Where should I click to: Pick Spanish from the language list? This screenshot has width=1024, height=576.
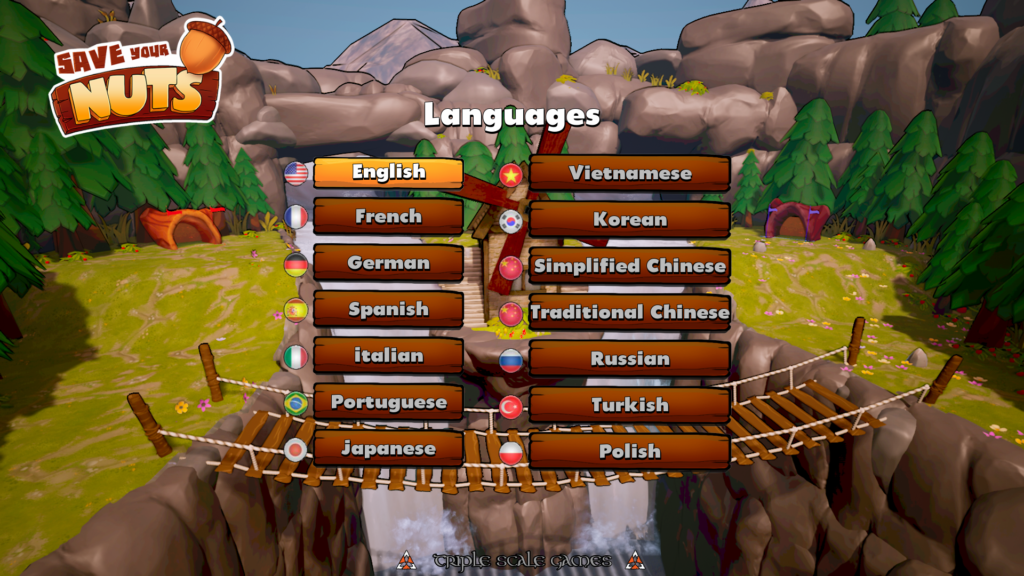[x=388, y=309]
